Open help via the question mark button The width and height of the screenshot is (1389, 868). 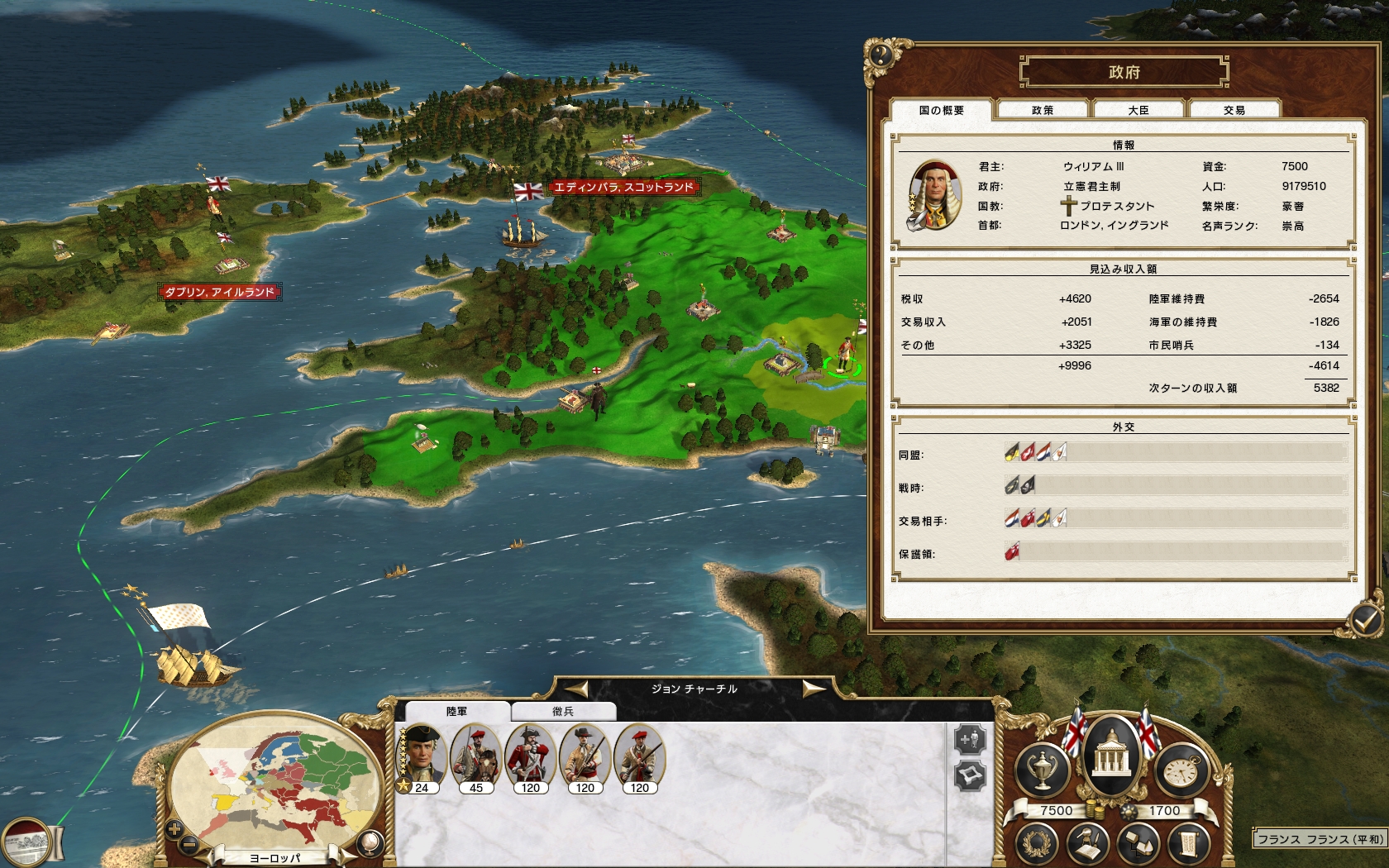(881, 55)
